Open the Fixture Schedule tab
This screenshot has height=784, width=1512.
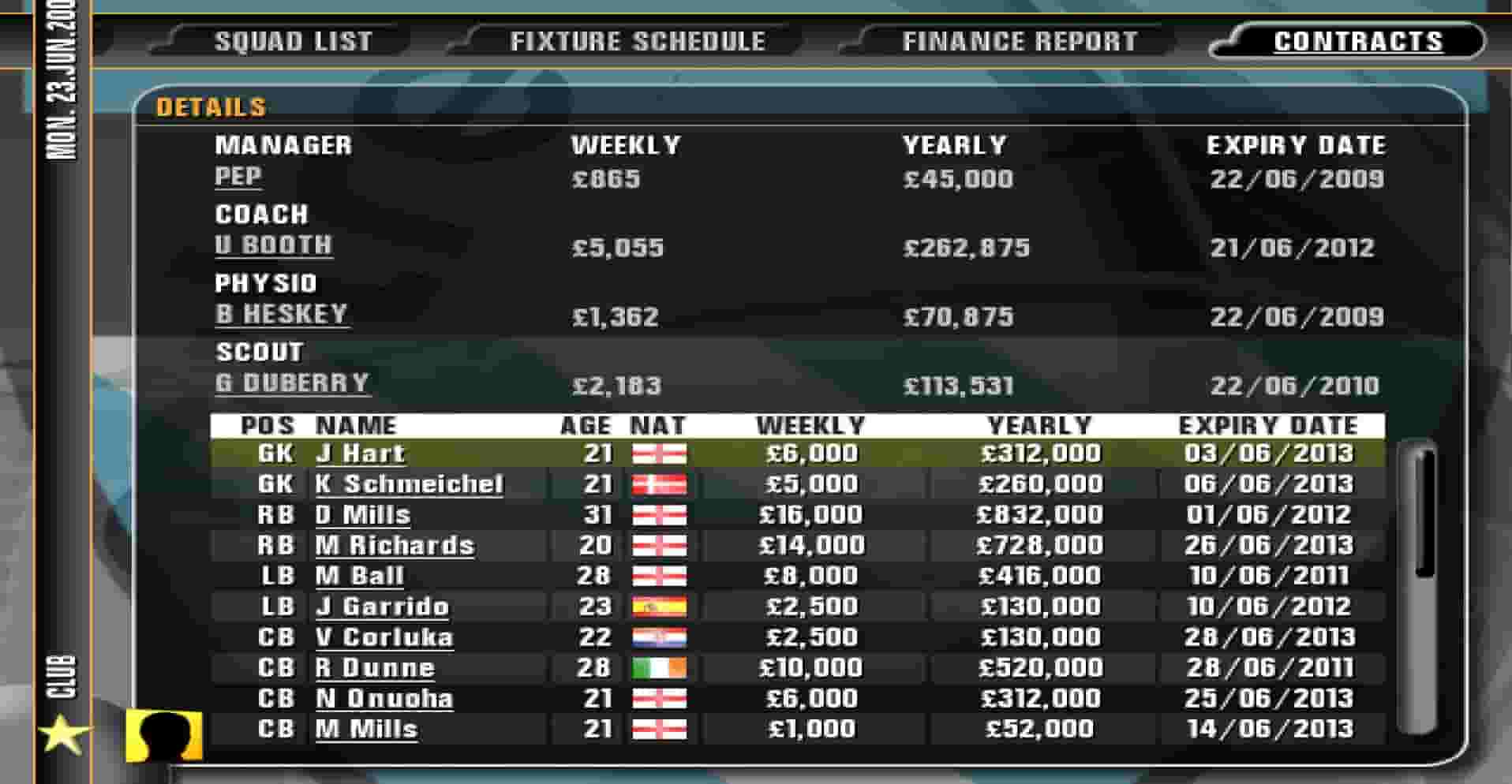click(x=638, y=41)
